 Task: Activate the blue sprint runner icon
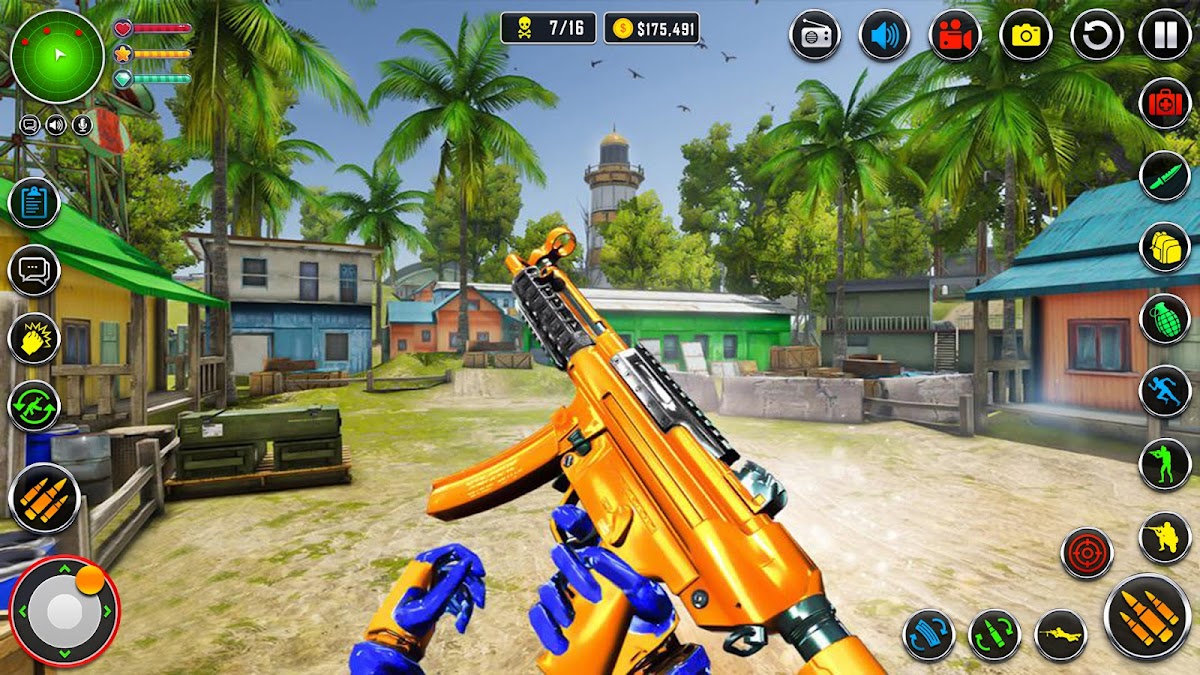[x=1165, y=391]
